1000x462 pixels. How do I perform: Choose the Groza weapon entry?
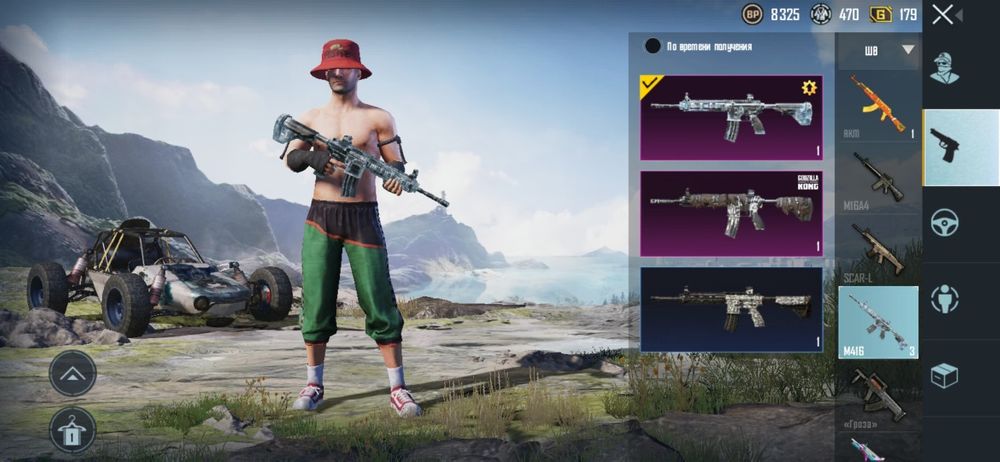(x=878, y=396)
